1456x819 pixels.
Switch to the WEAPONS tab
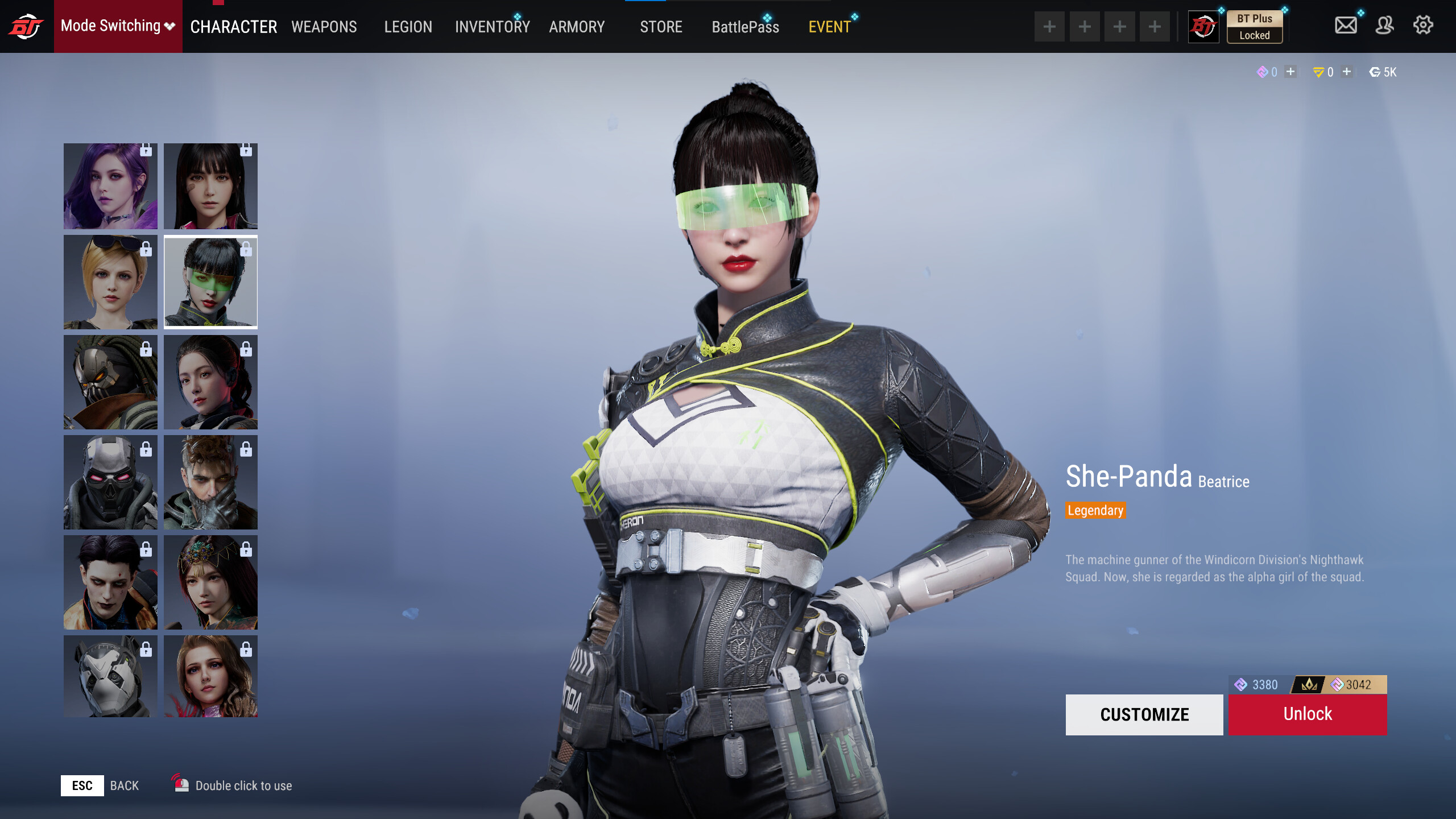coord(324,27)
